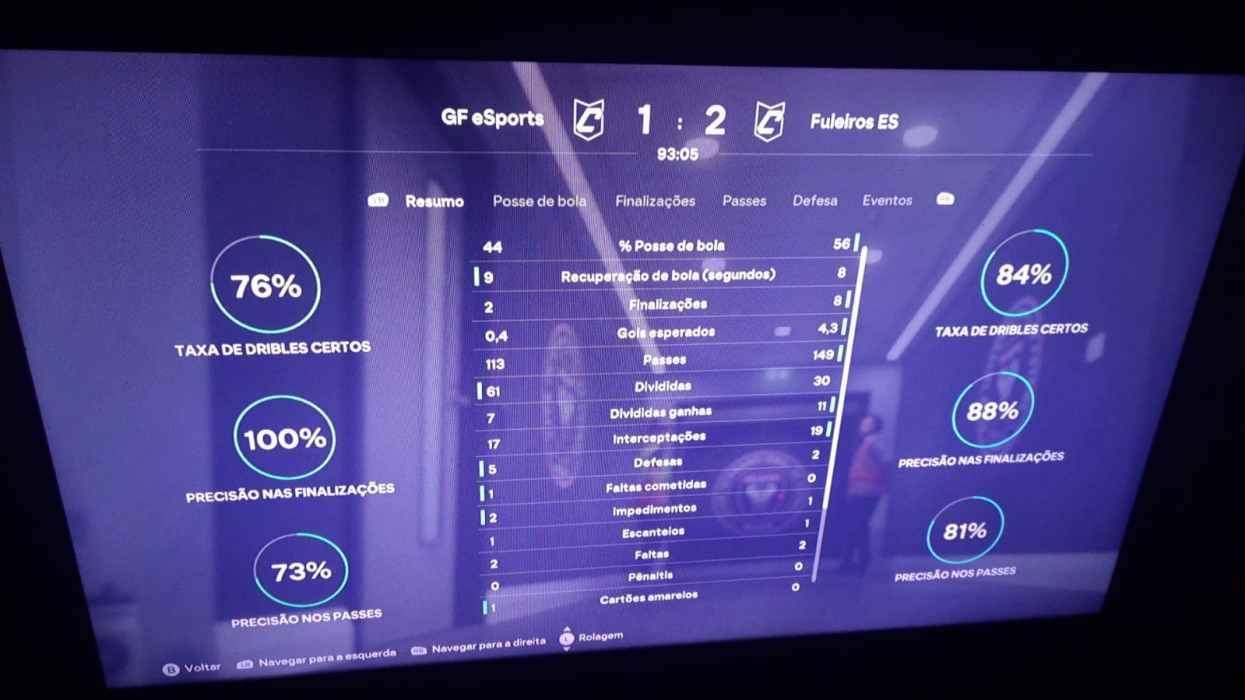Switch to the Resumo tab

point(434,201)
